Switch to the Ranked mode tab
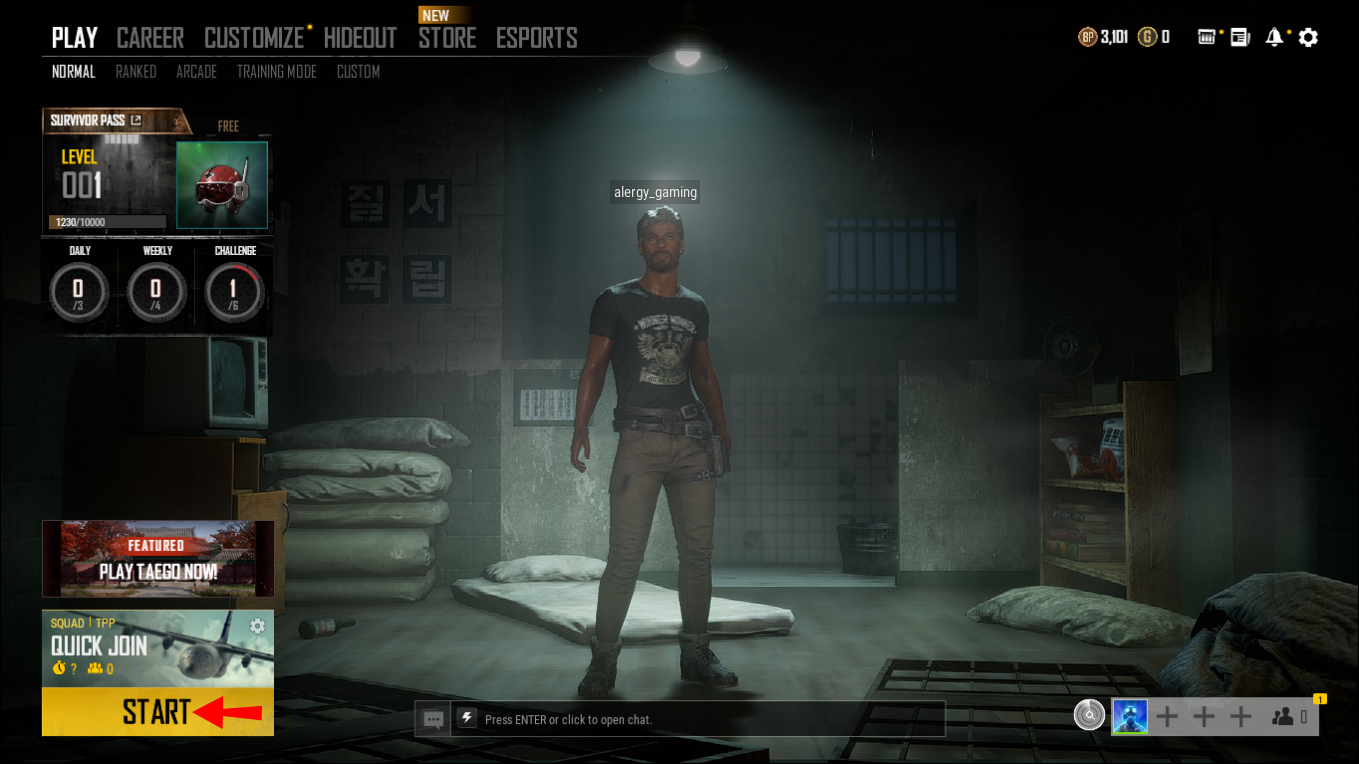The width and height of the screenshot is (1359, 764). [136, 72]
